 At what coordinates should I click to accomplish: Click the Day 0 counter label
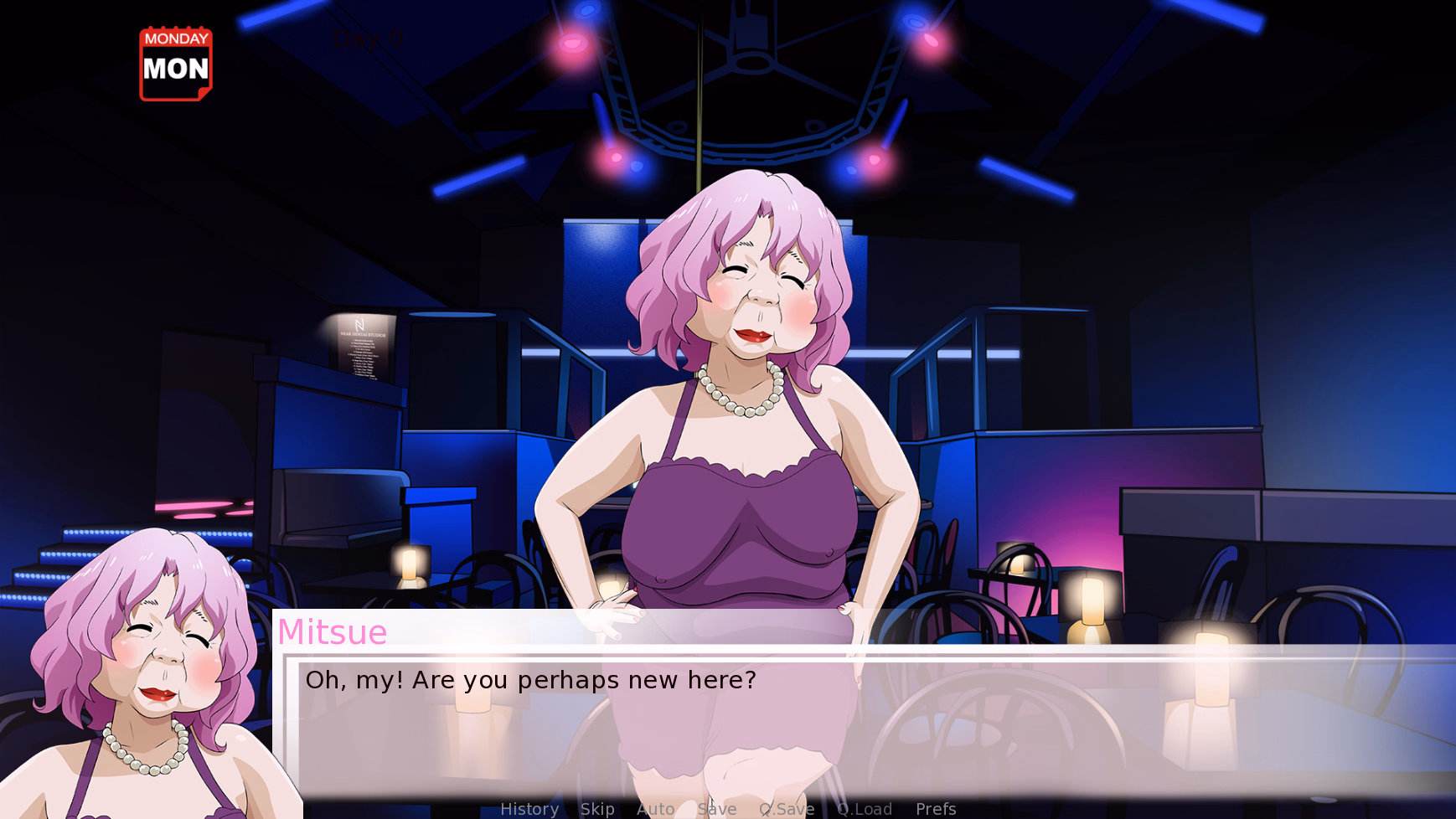368,38
